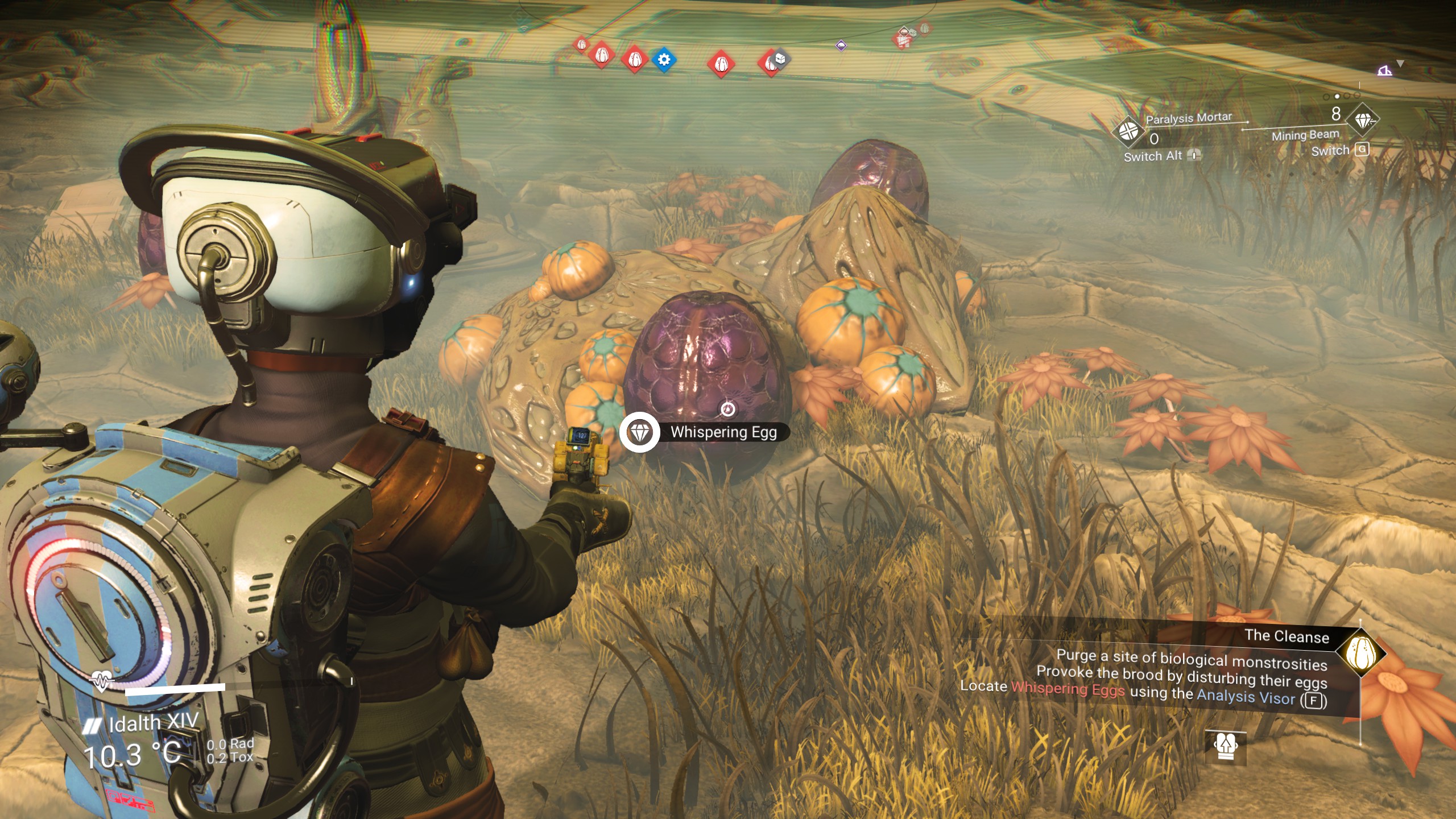
Task: Open The Cleanse mission tracker
Action: coord(1287,636)
